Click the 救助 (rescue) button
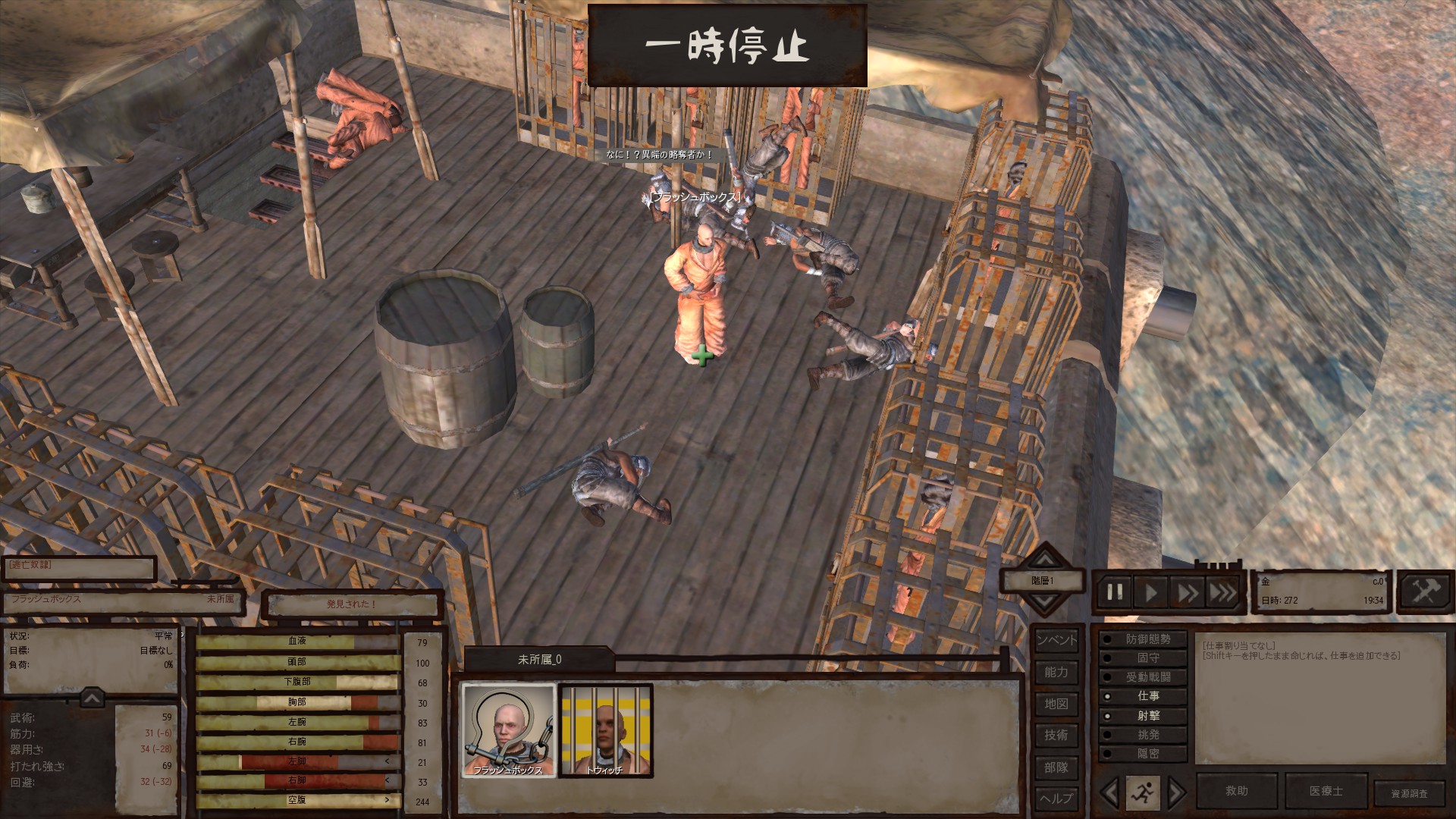This screenshot has width=1456, height=819. (1236, 791)
